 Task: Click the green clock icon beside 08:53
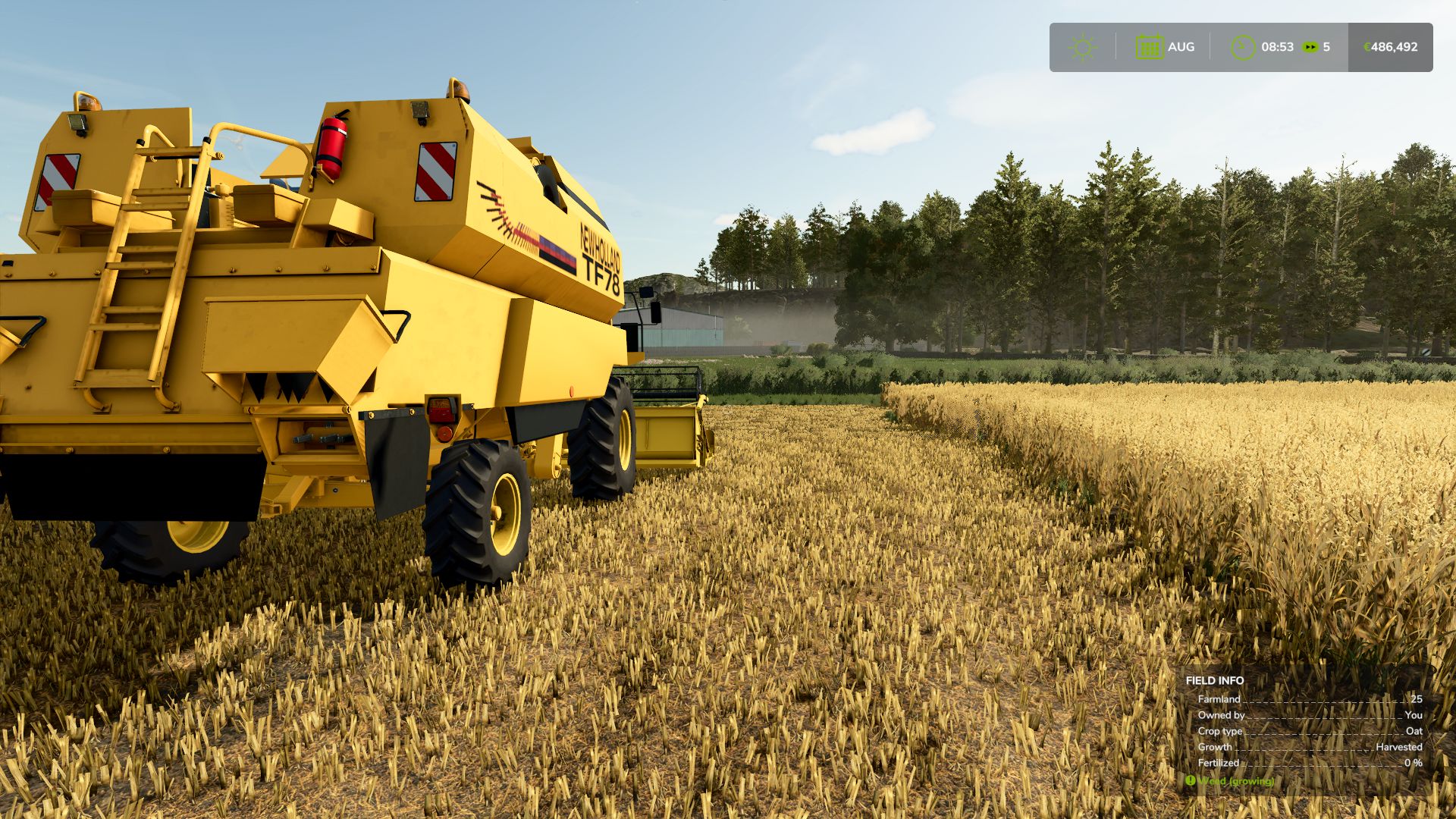point(1242,46)
